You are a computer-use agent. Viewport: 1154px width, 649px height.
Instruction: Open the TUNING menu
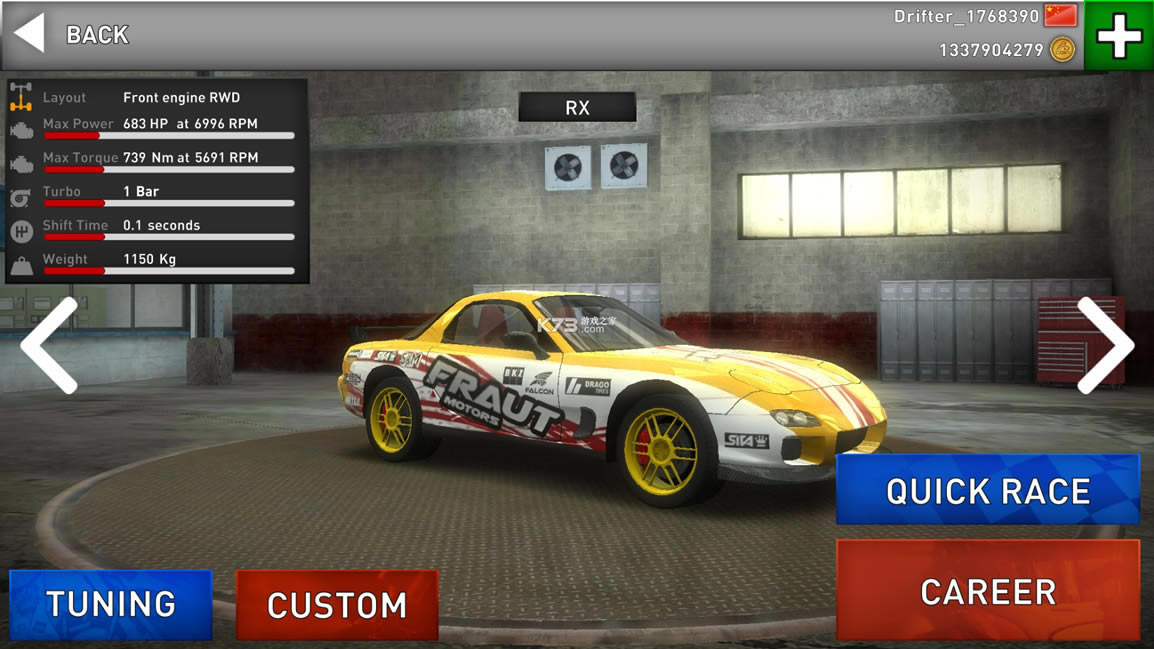(x=111, y=604)
